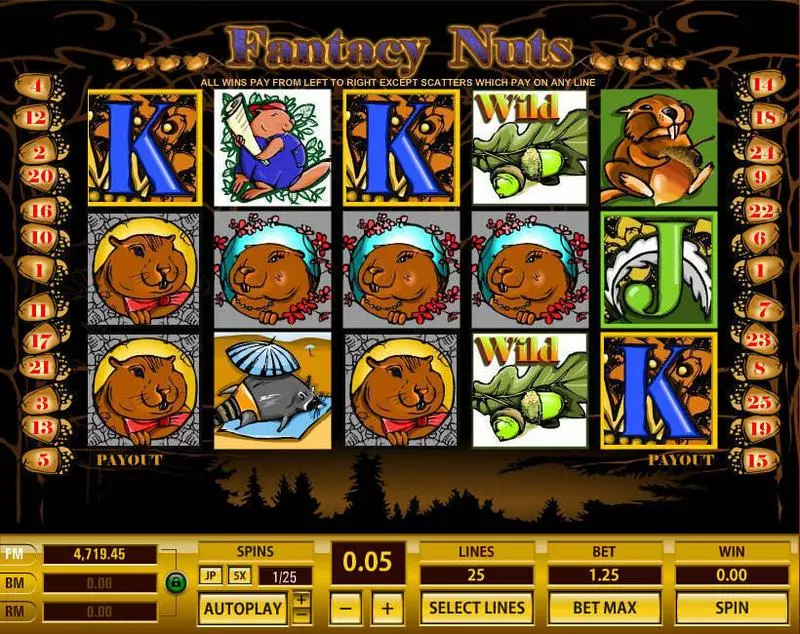Click the green padlock icon
The height and width of the screenshot is (634, 800).
click(x=176, y=582)
